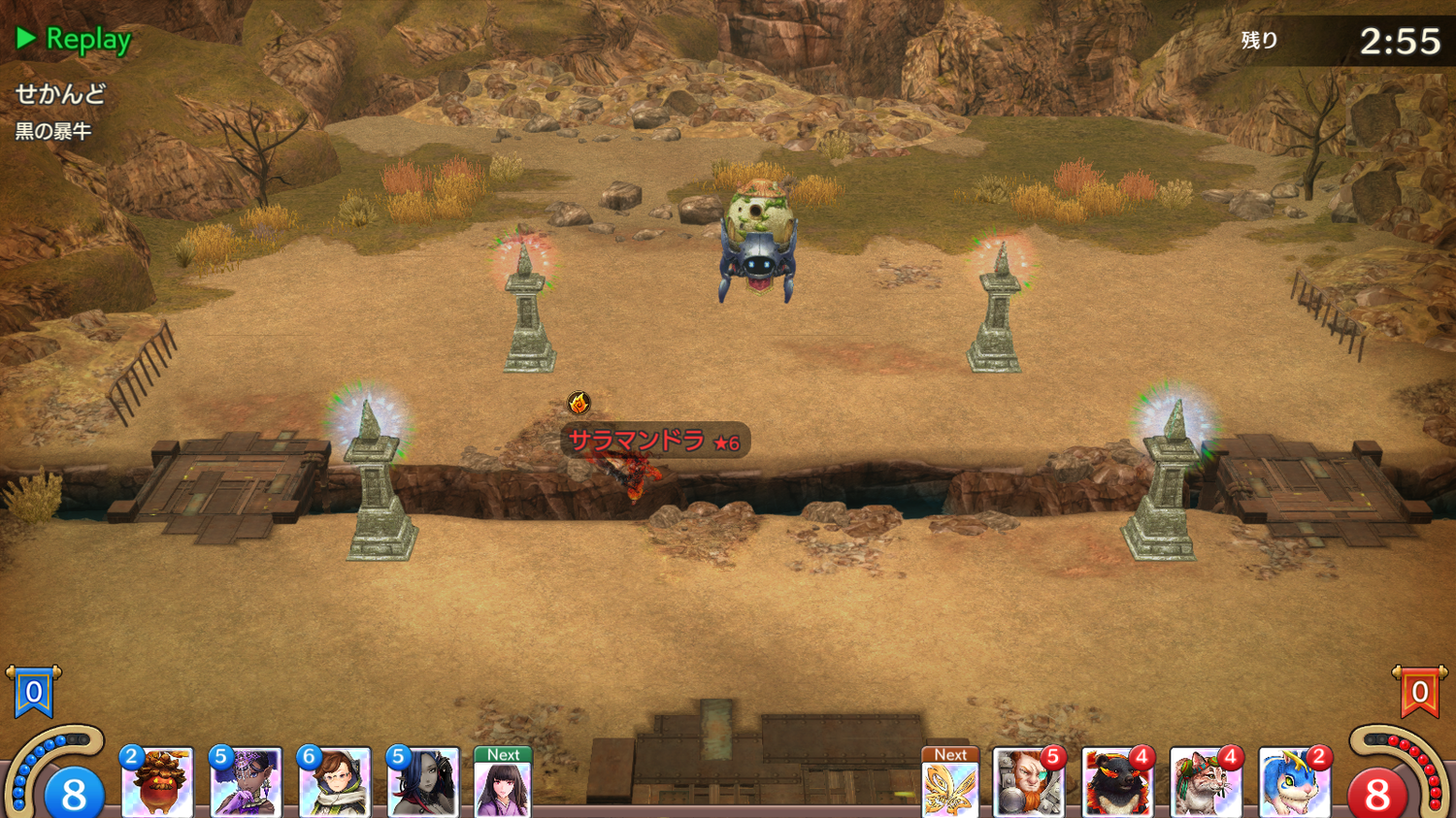Select the blue dragon creature card

(1294, 782)
